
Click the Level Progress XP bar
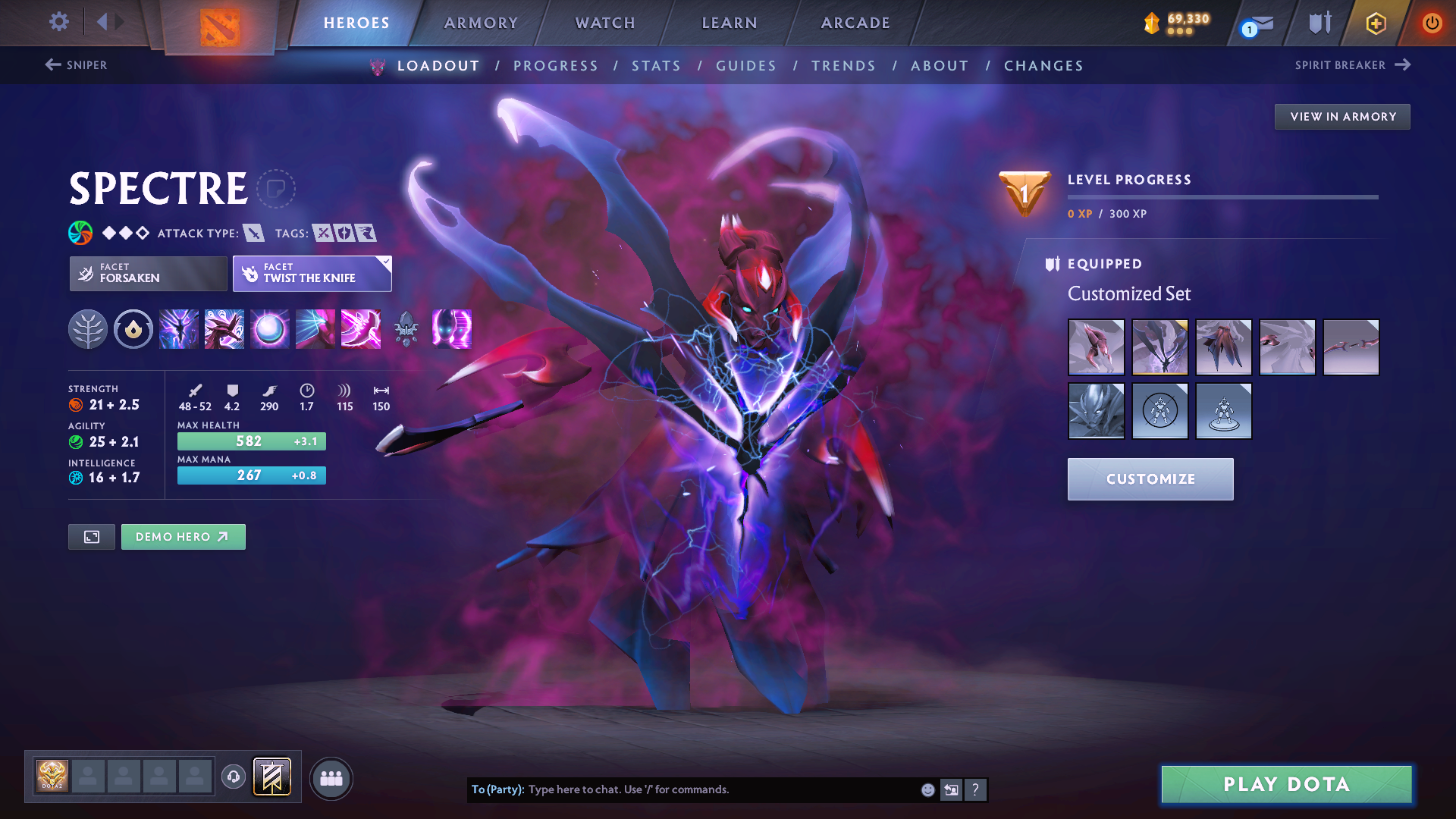pos(1224,197)
